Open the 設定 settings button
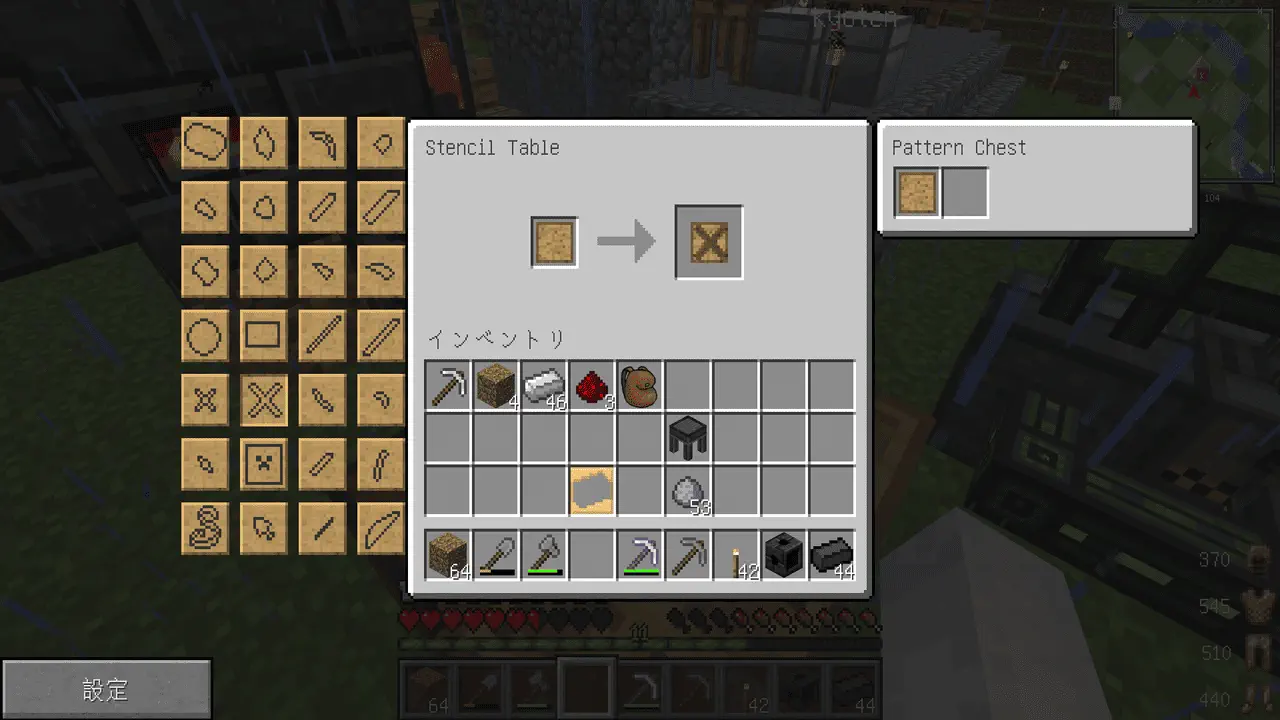Screen dimensions: 1280x720 click(x=106, y=689)
